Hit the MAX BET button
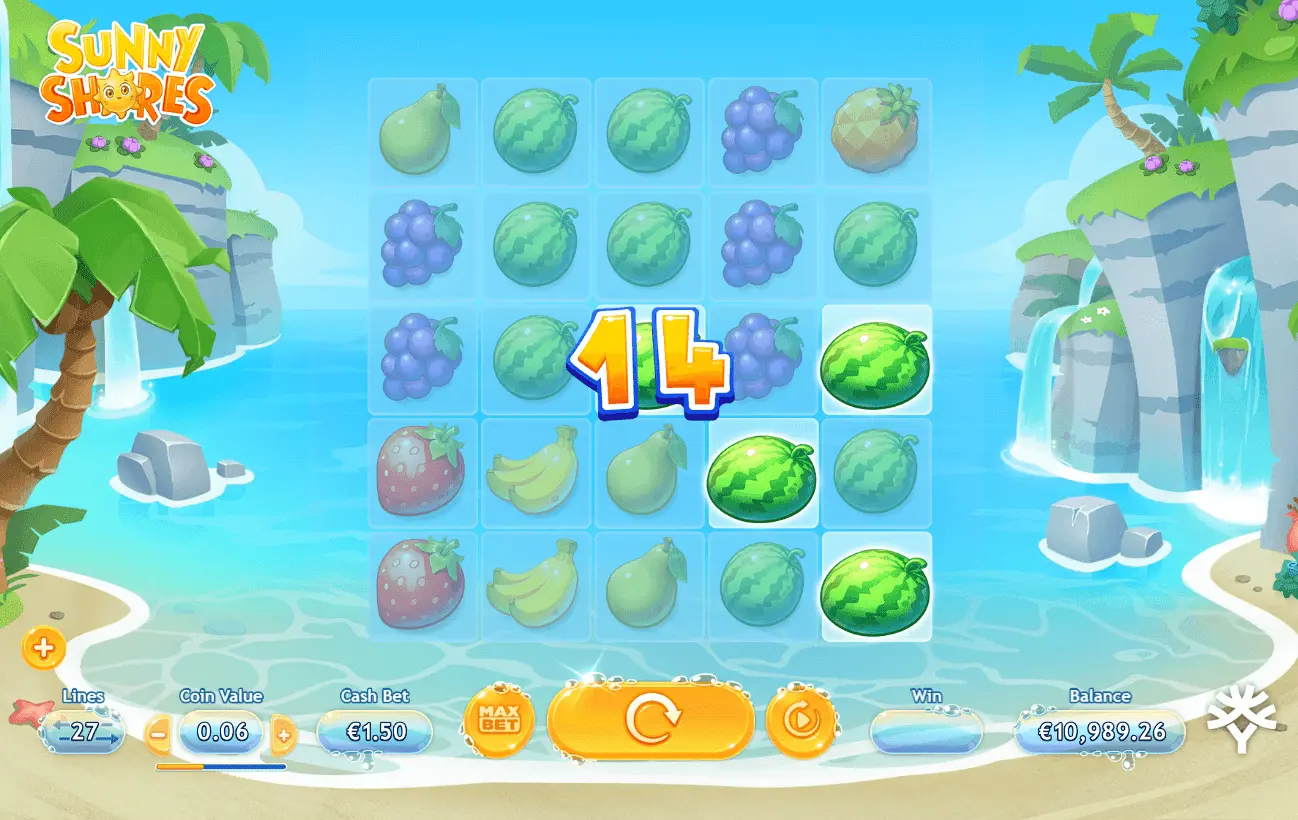 point(499,720)
